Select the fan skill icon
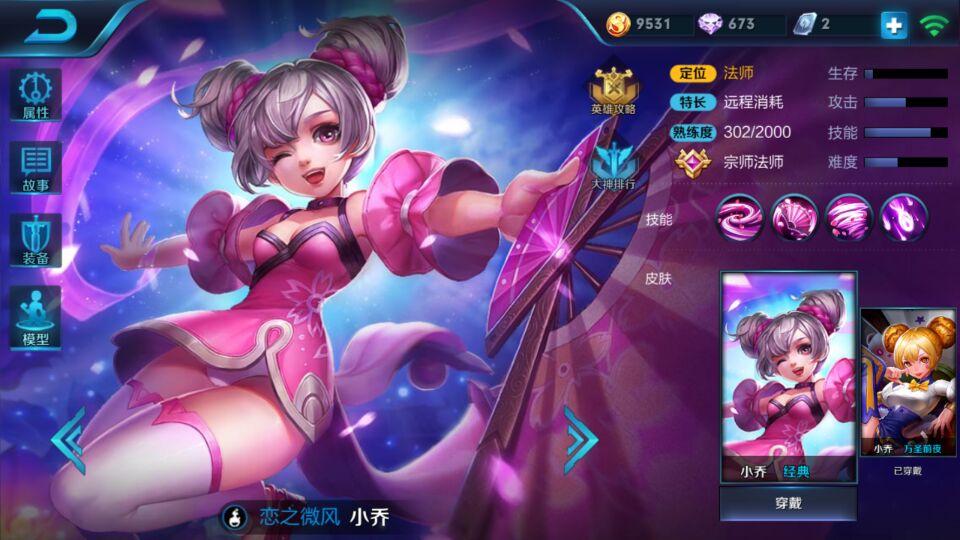Viewport: 960px width, 540px height. point(794,217)
